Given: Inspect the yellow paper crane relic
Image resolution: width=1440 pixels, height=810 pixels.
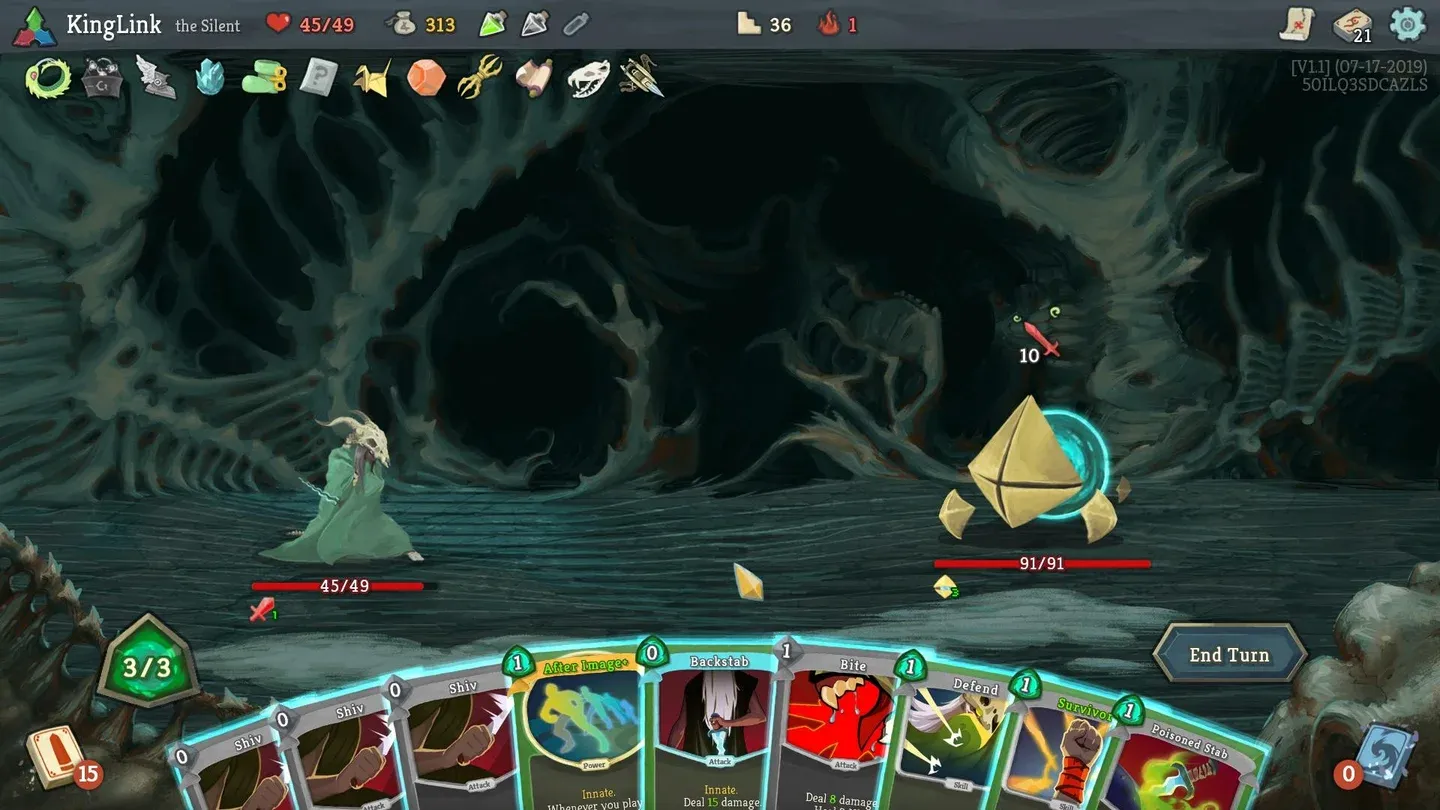Looking at the screenshot, I should [x=372, y=78].
